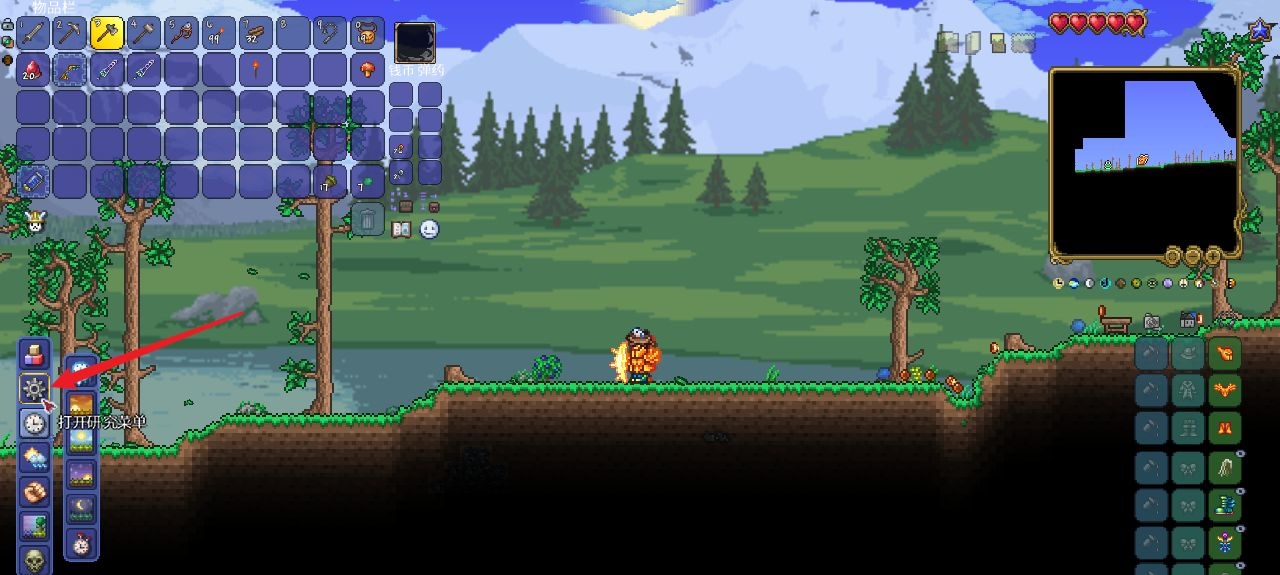Choose the wood stack hotbar slot

tap(255, 33)
